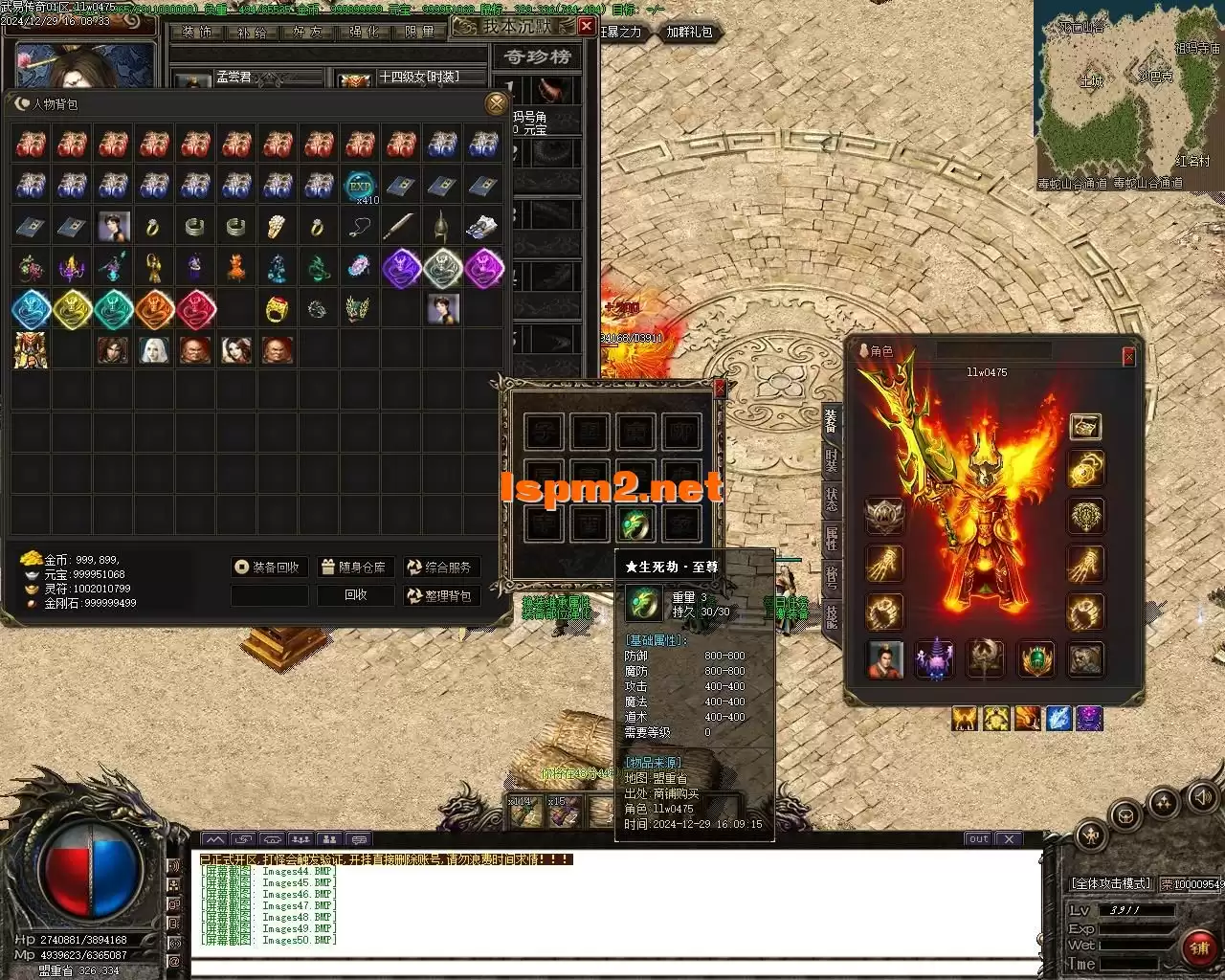Sort the bag with 整理背包
The image size is (1225, 980).
pyautogui.click(x=440, y=595)
